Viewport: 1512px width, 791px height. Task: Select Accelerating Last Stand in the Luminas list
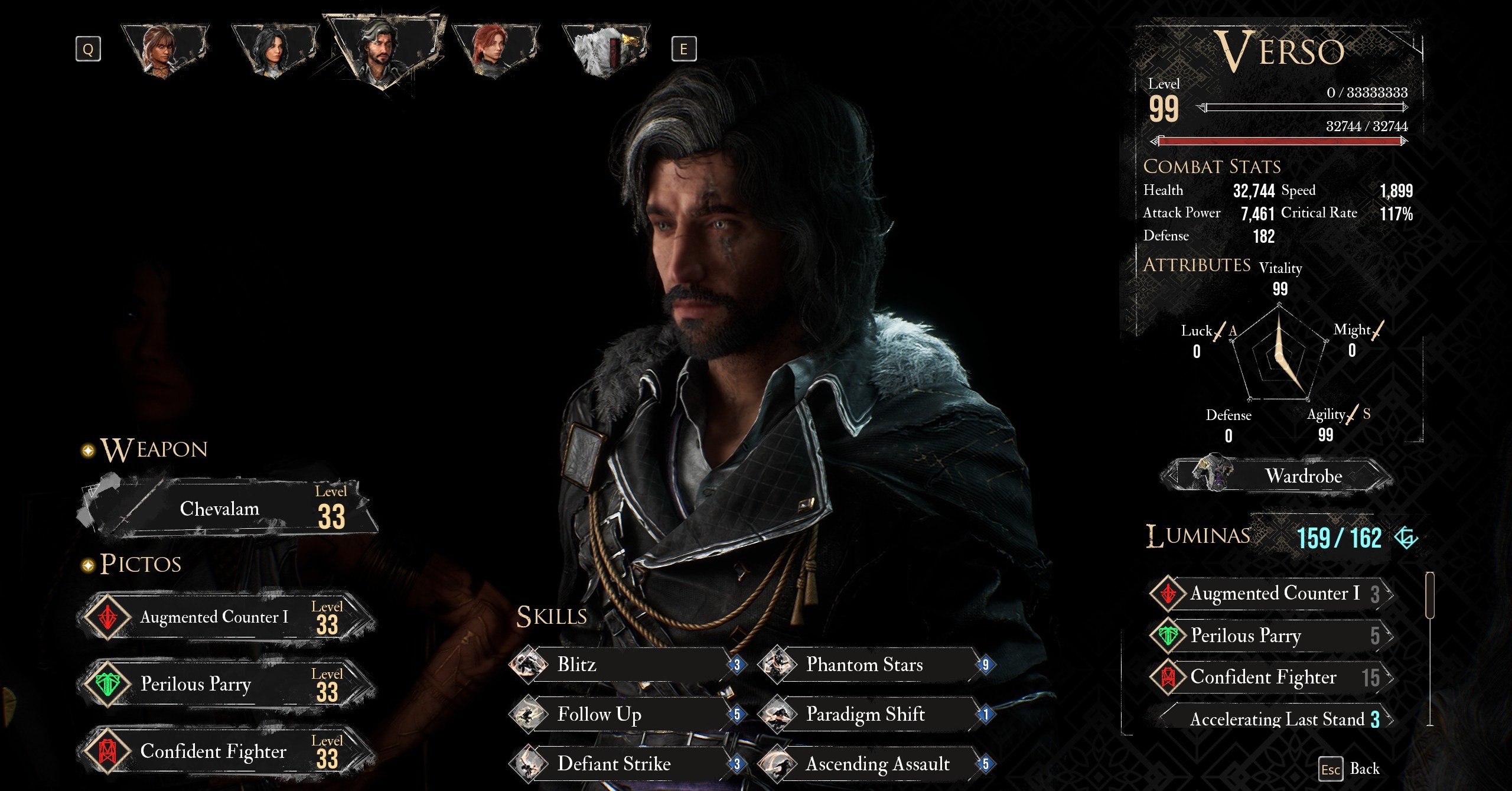click(x=1277, y=719)
